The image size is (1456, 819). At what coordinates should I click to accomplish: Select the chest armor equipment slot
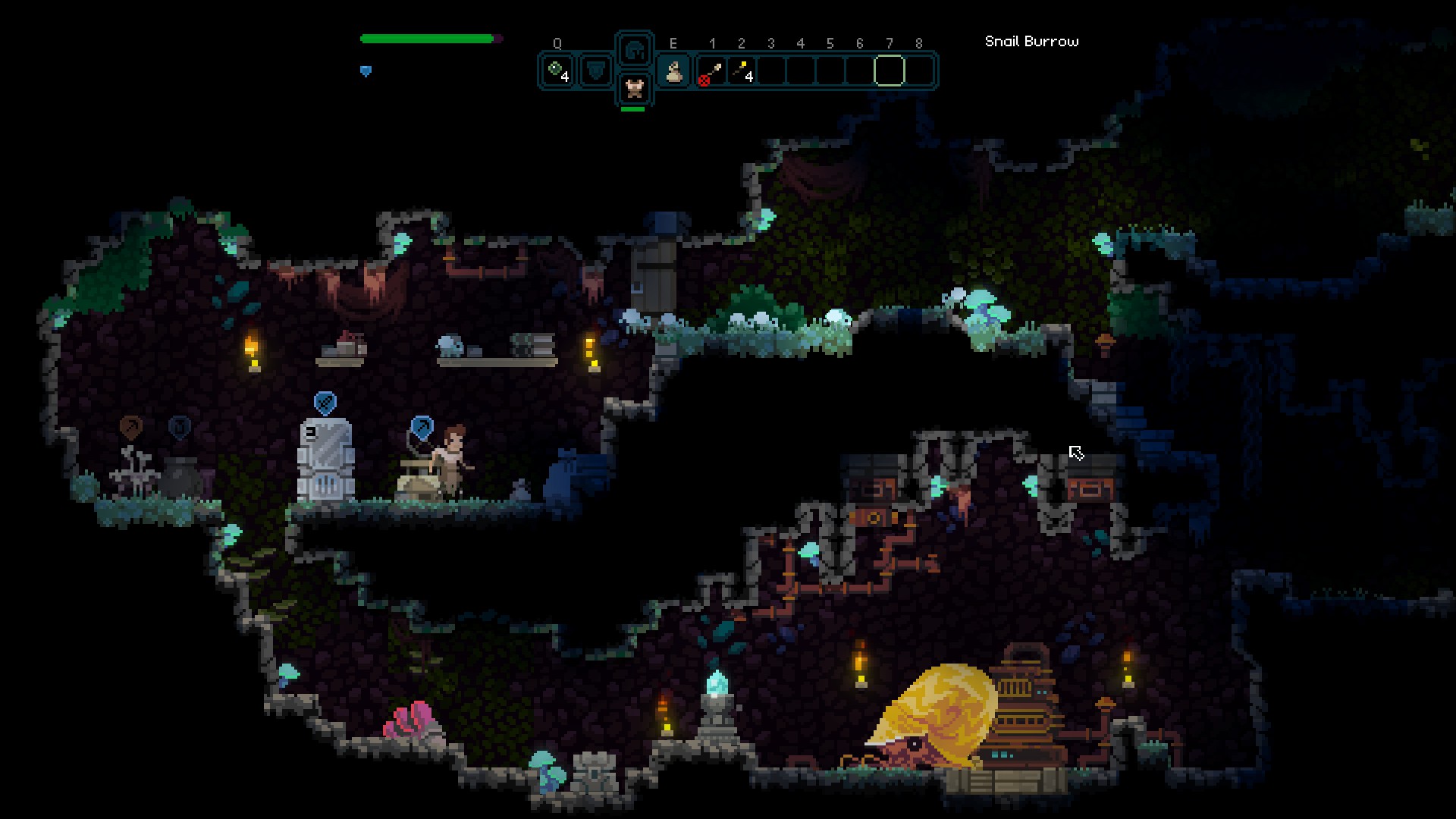[x=635, y=89]
